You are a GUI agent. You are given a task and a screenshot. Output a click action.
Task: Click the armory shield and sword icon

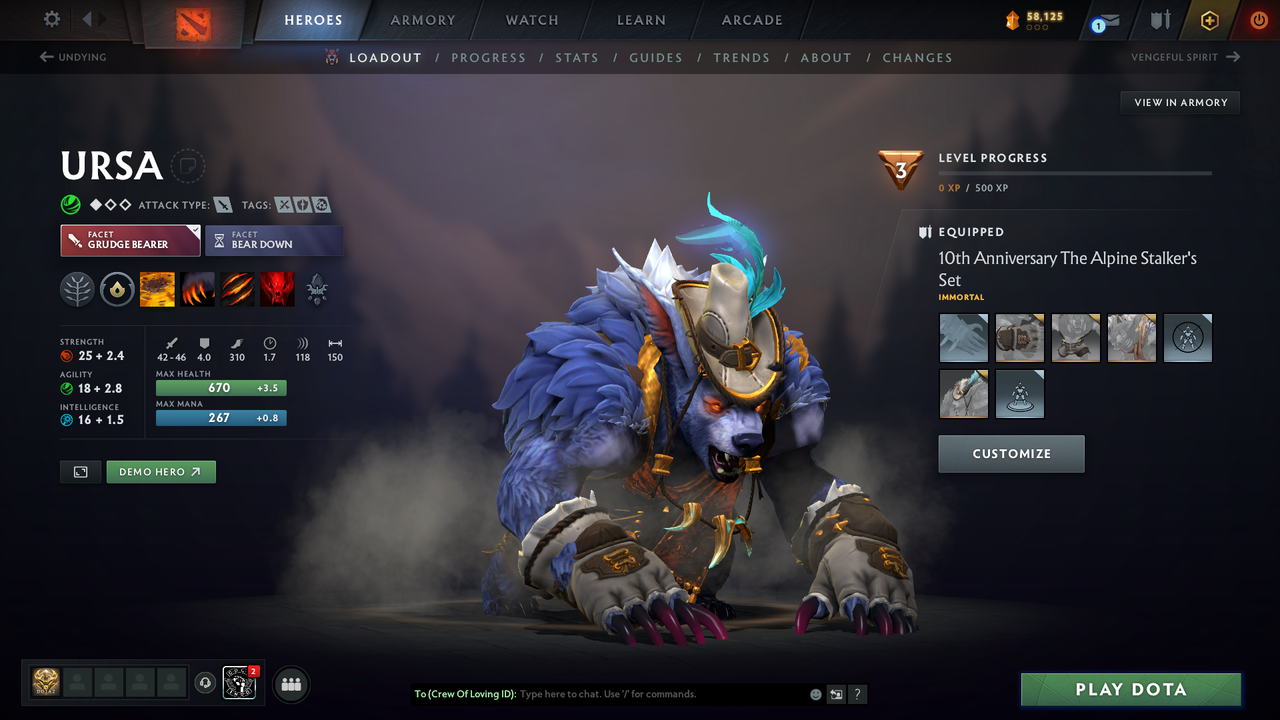[1159, 20]
